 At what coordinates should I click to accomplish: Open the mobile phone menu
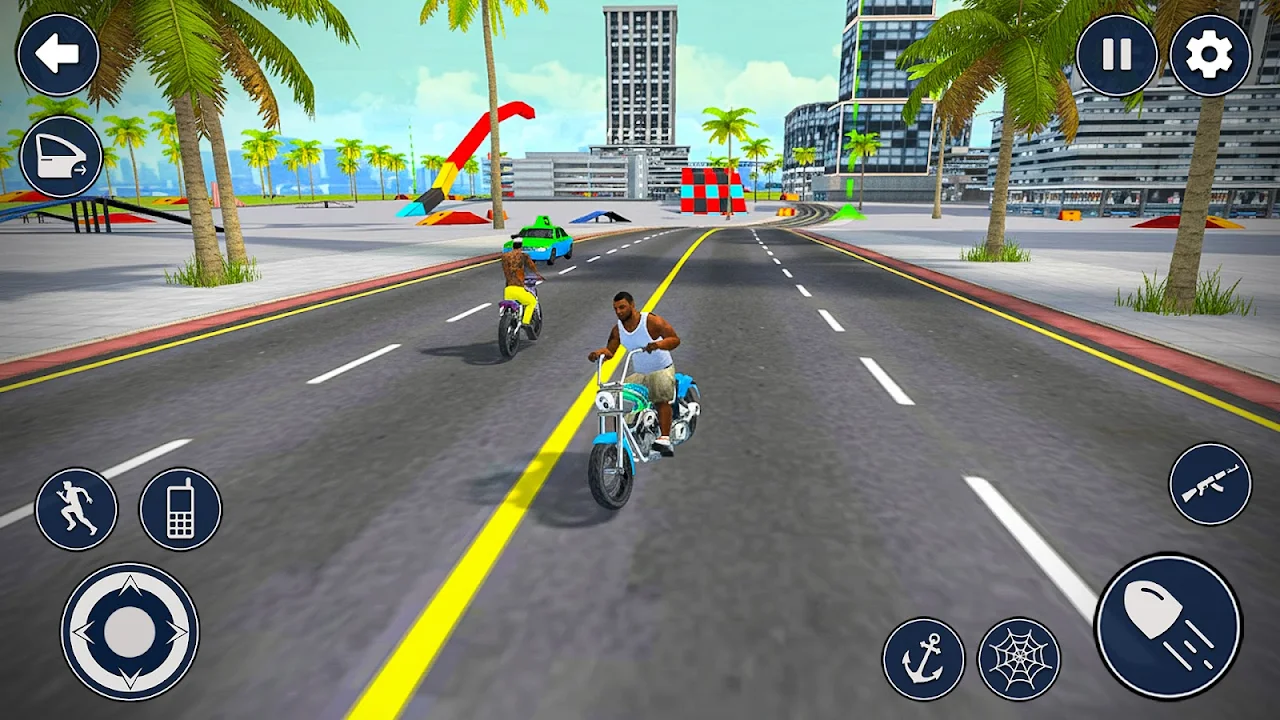click(180, 509)
